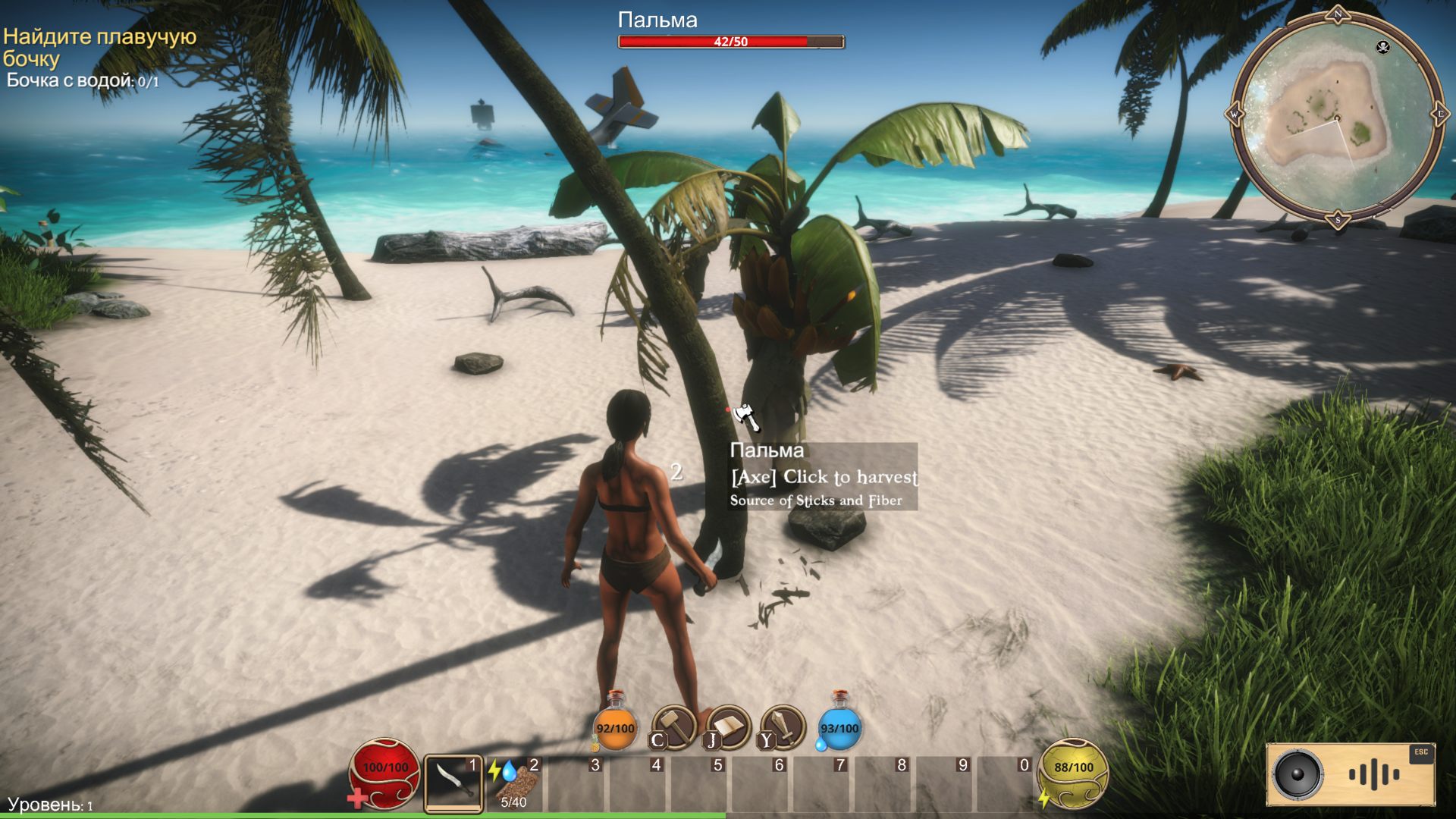Viewport: 1456px width, 819px height.
Task: Click the island minimap
Action: tap(1336, 118)
